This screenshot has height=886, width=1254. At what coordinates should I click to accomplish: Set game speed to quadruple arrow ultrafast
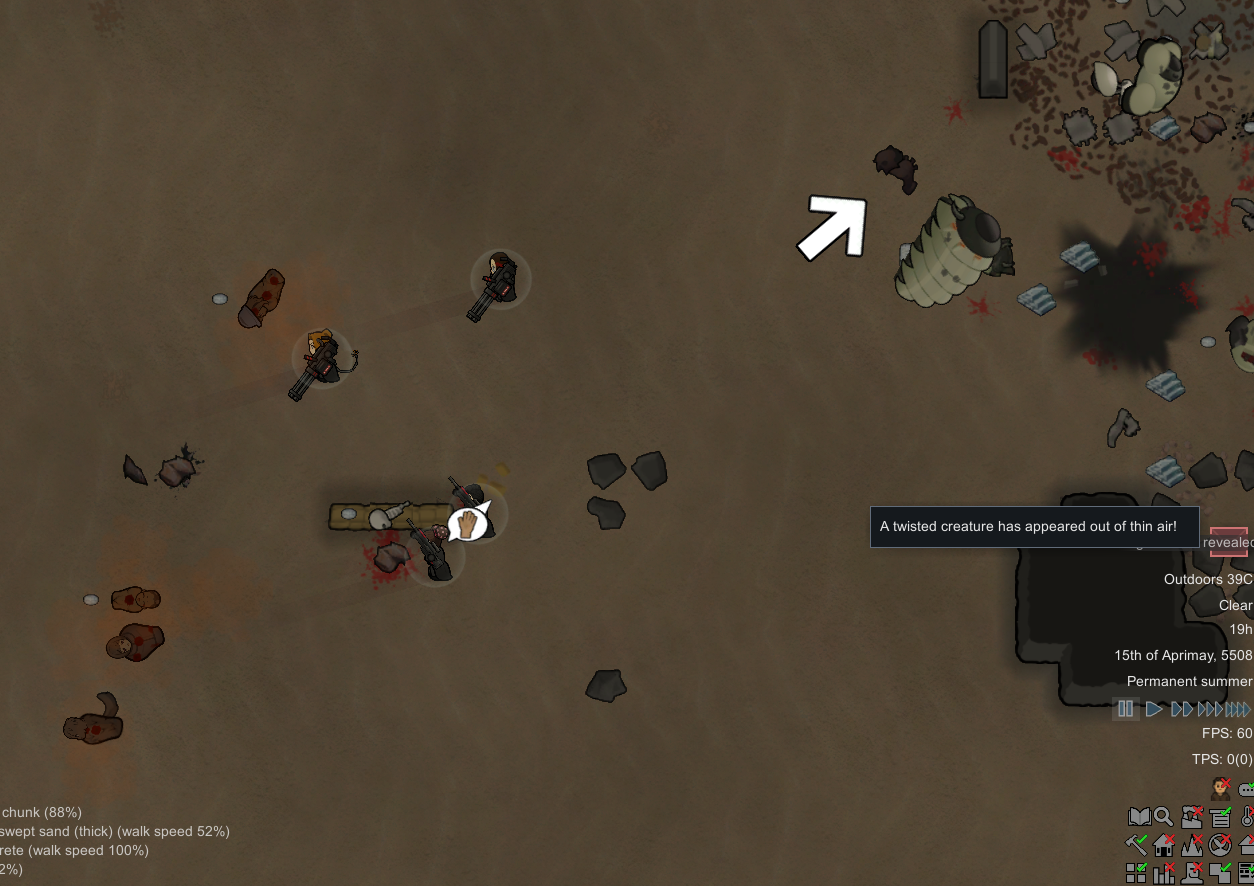point(1238,709)
